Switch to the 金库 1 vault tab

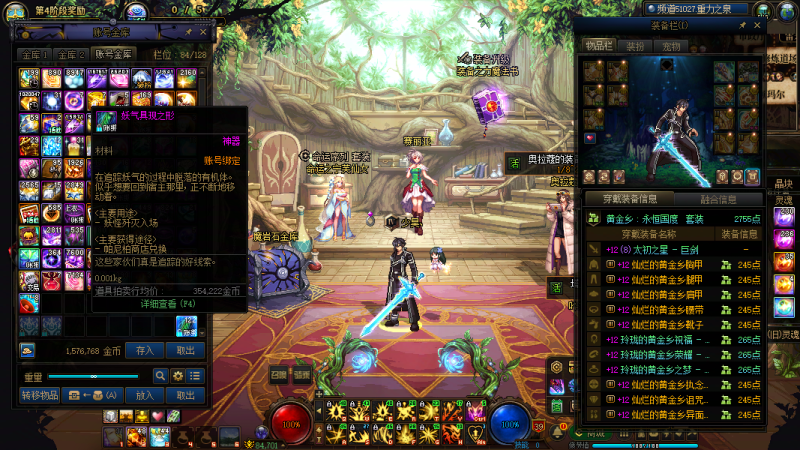pos(34,54)
